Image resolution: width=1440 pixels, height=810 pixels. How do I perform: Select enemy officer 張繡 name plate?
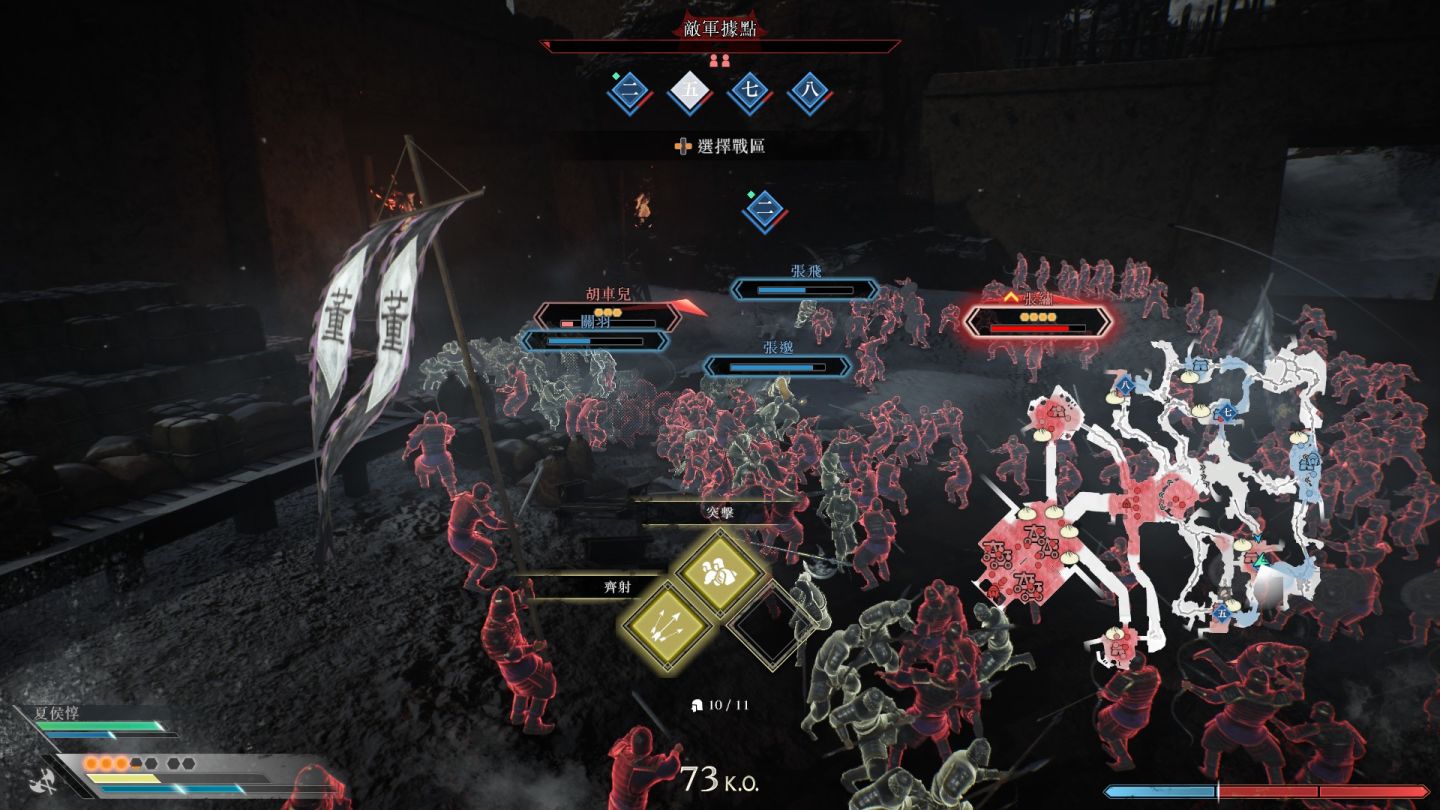(1038, 320)
